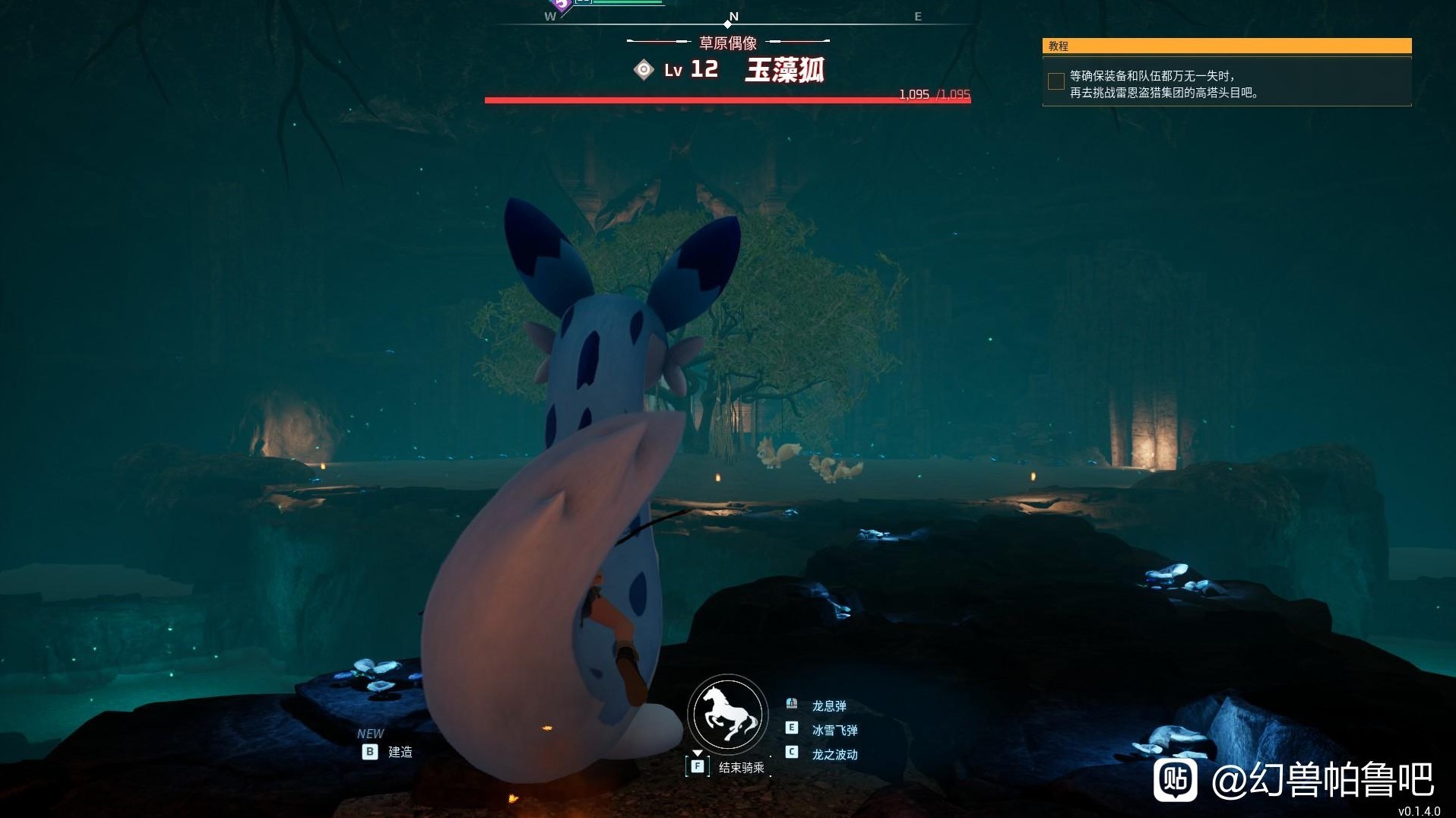Select the 龙息弹 skill
This screenshot has width=1456, height=818.
pyautogui.click(x=828, y=706)
